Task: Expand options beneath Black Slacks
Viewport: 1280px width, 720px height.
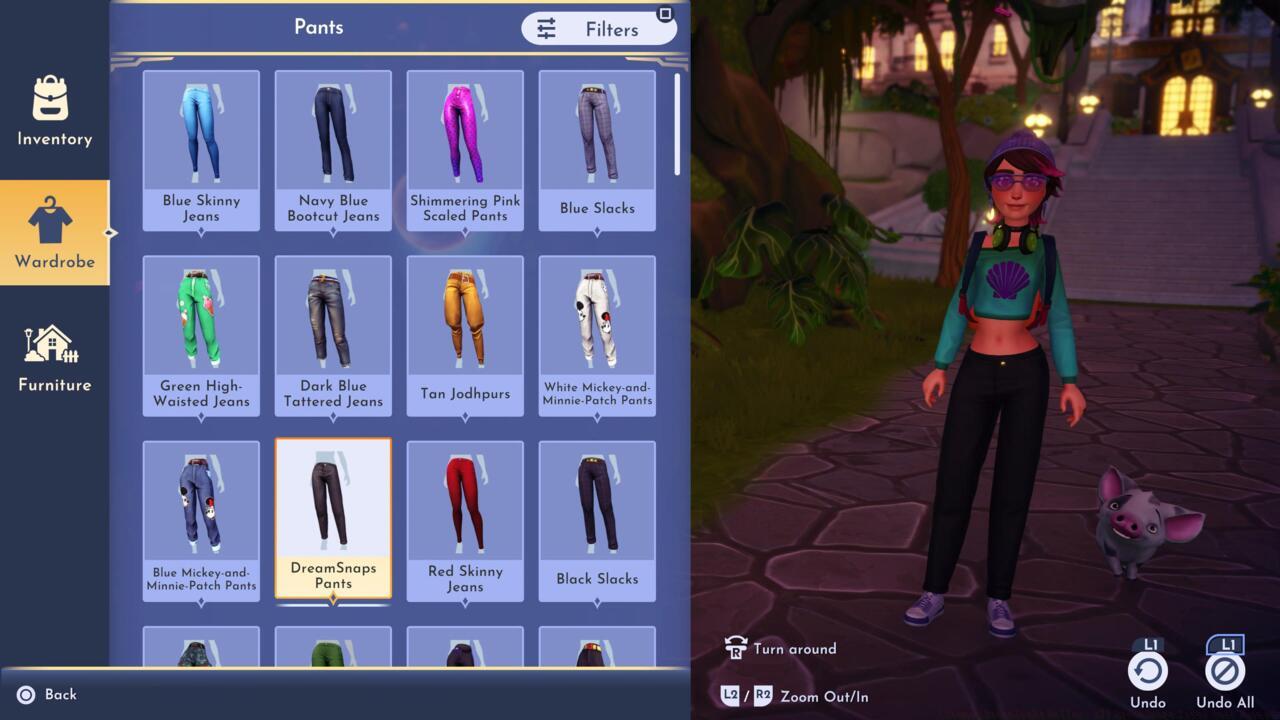Action: click(x=597, y=602)
